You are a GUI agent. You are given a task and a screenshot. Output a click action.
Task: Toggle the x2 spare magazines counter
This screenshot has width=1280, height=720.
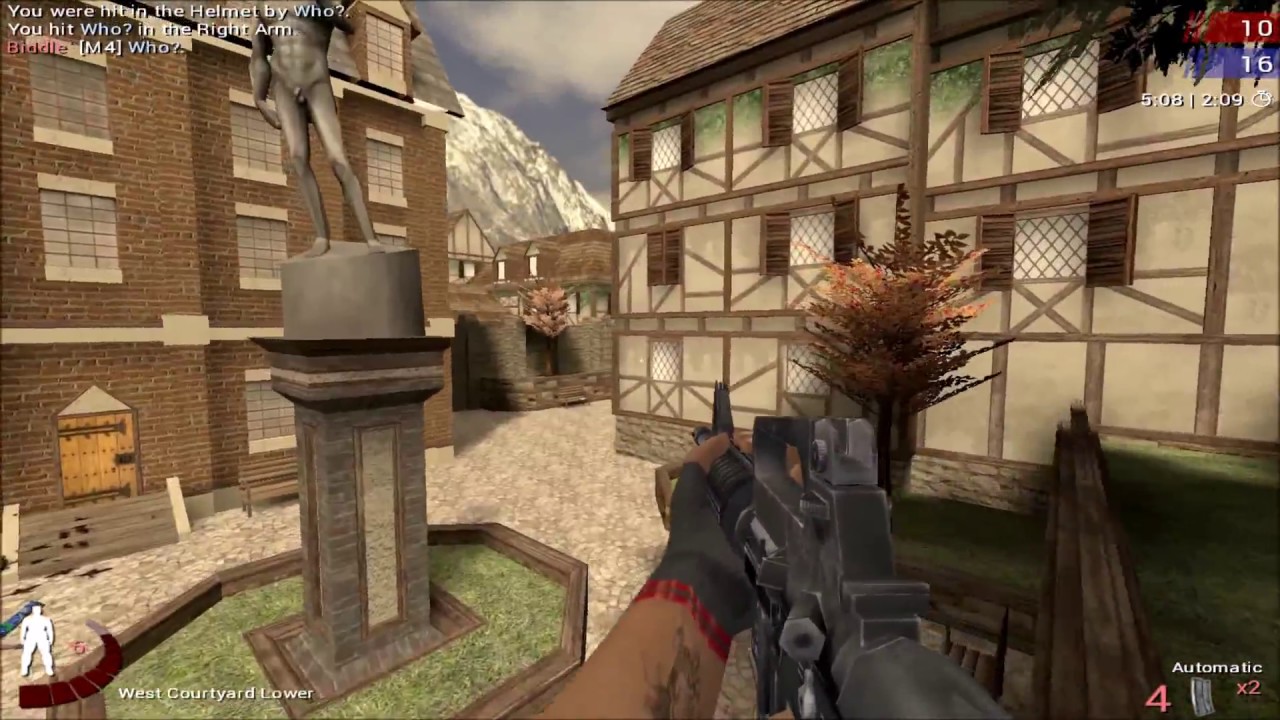1249,688
